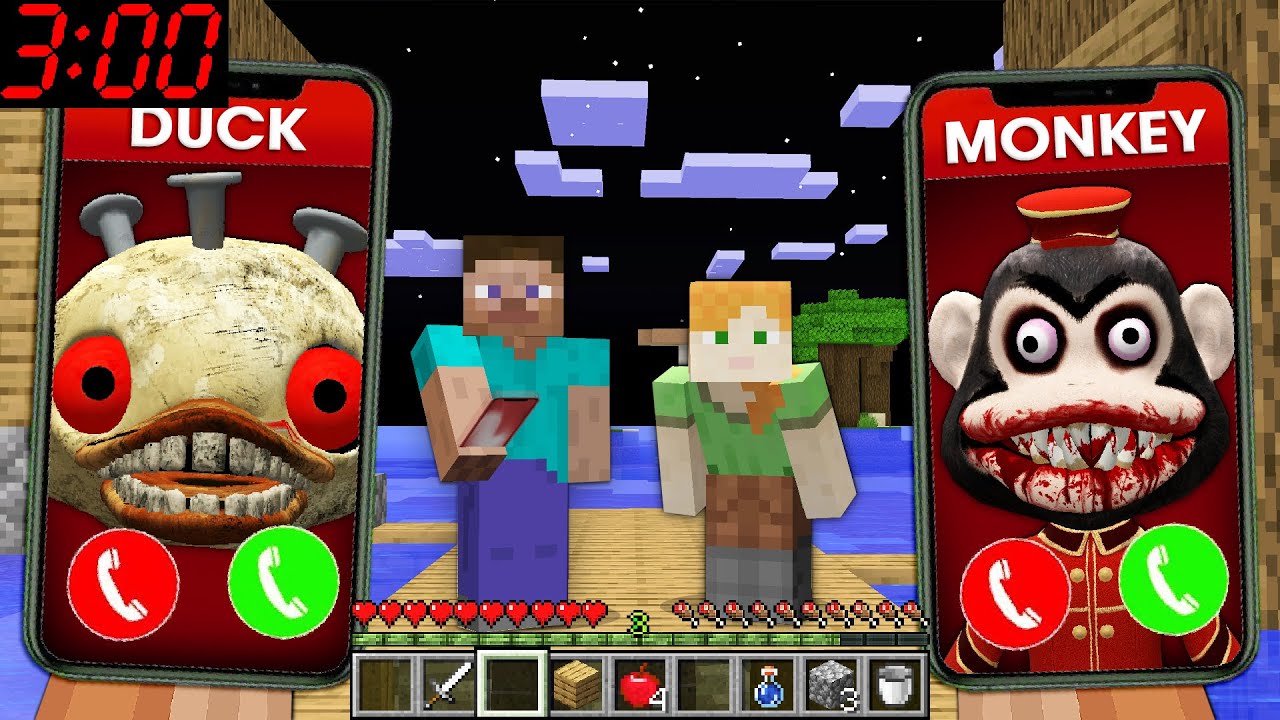Viewport: 1280px width, 720px height.
Task: Select the blue potion bottle
Action: [767, 685]
